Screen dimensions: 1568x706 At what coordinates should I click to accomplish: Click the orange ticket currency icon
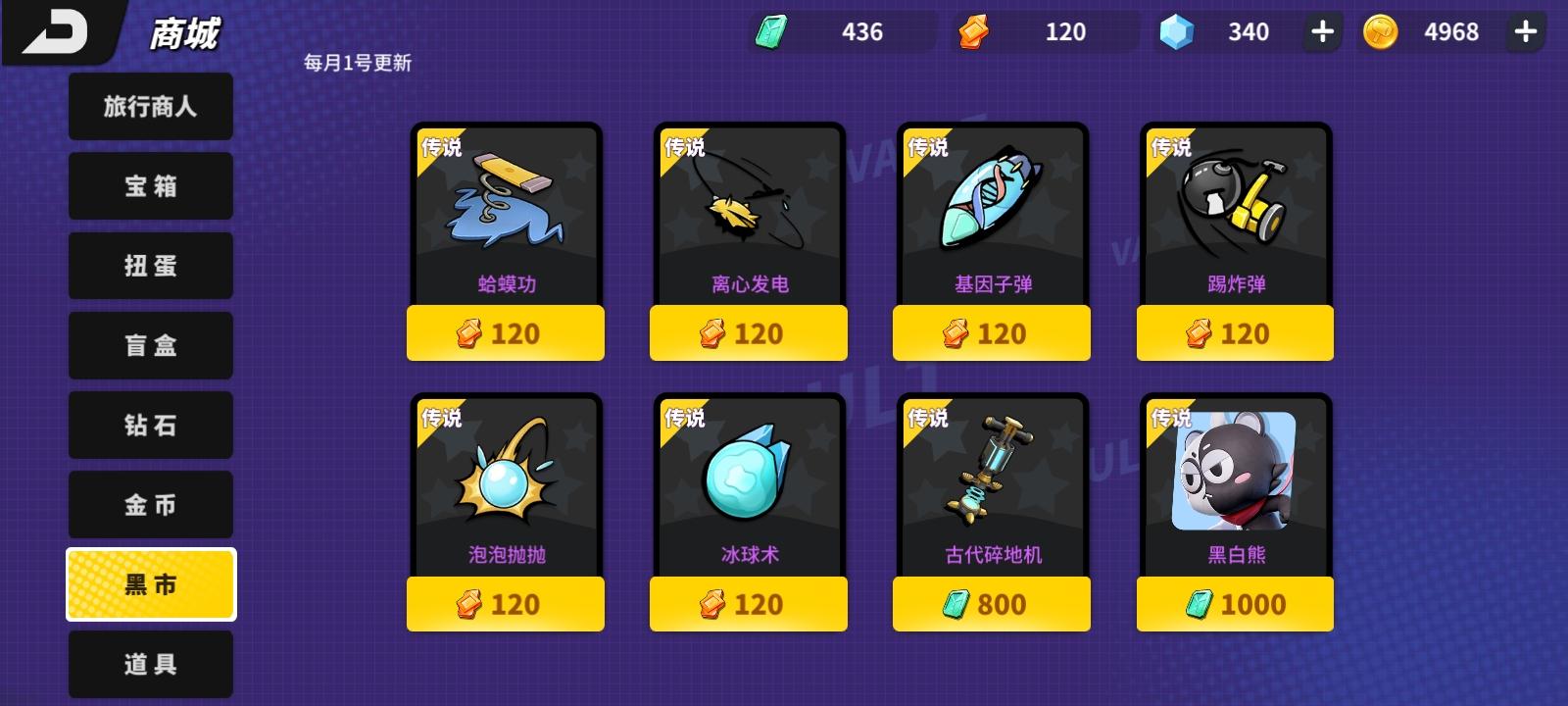pos(975,31)
